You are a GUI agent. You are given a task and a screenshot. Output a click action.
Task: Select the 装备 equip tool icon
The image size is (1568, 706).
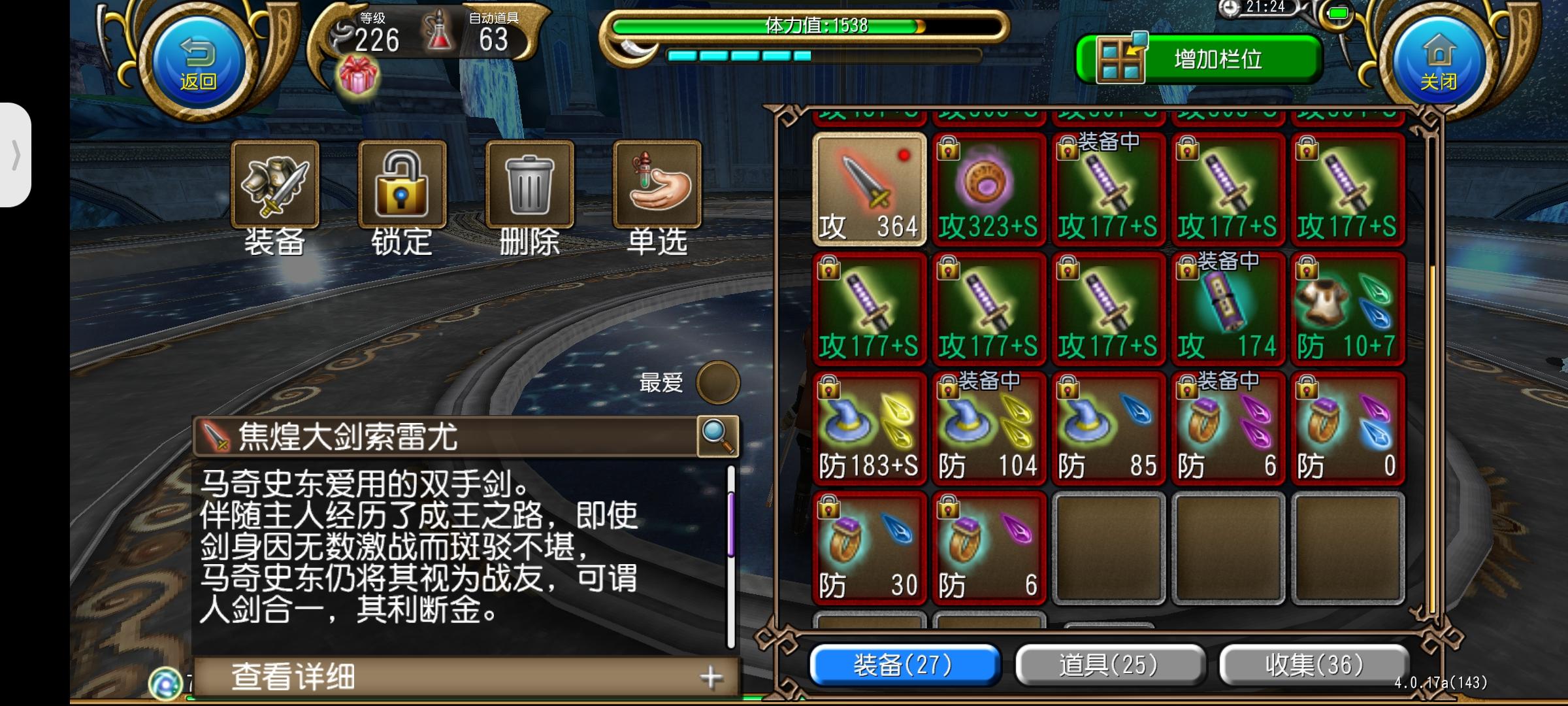(x=275, y=188)
